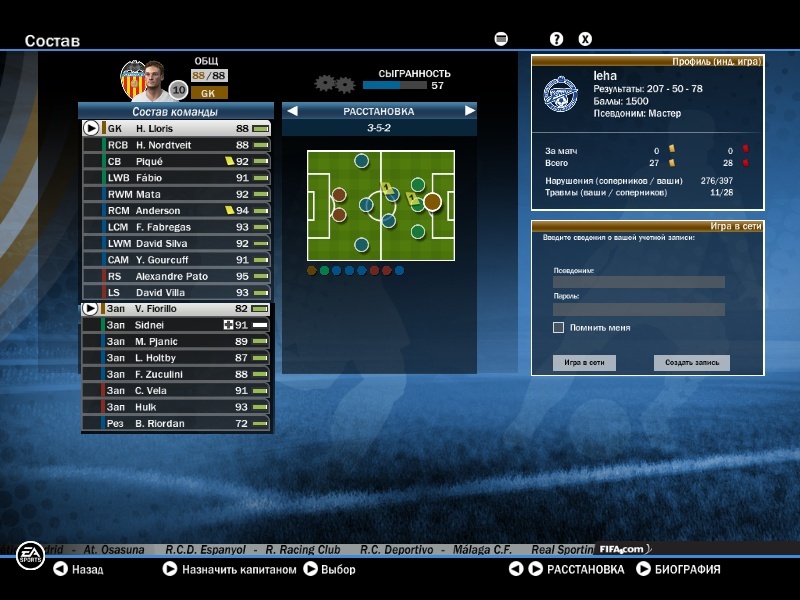Choose reserve B. Riordan row
This screenshot has width=800, height=600.
click(177, 424)
